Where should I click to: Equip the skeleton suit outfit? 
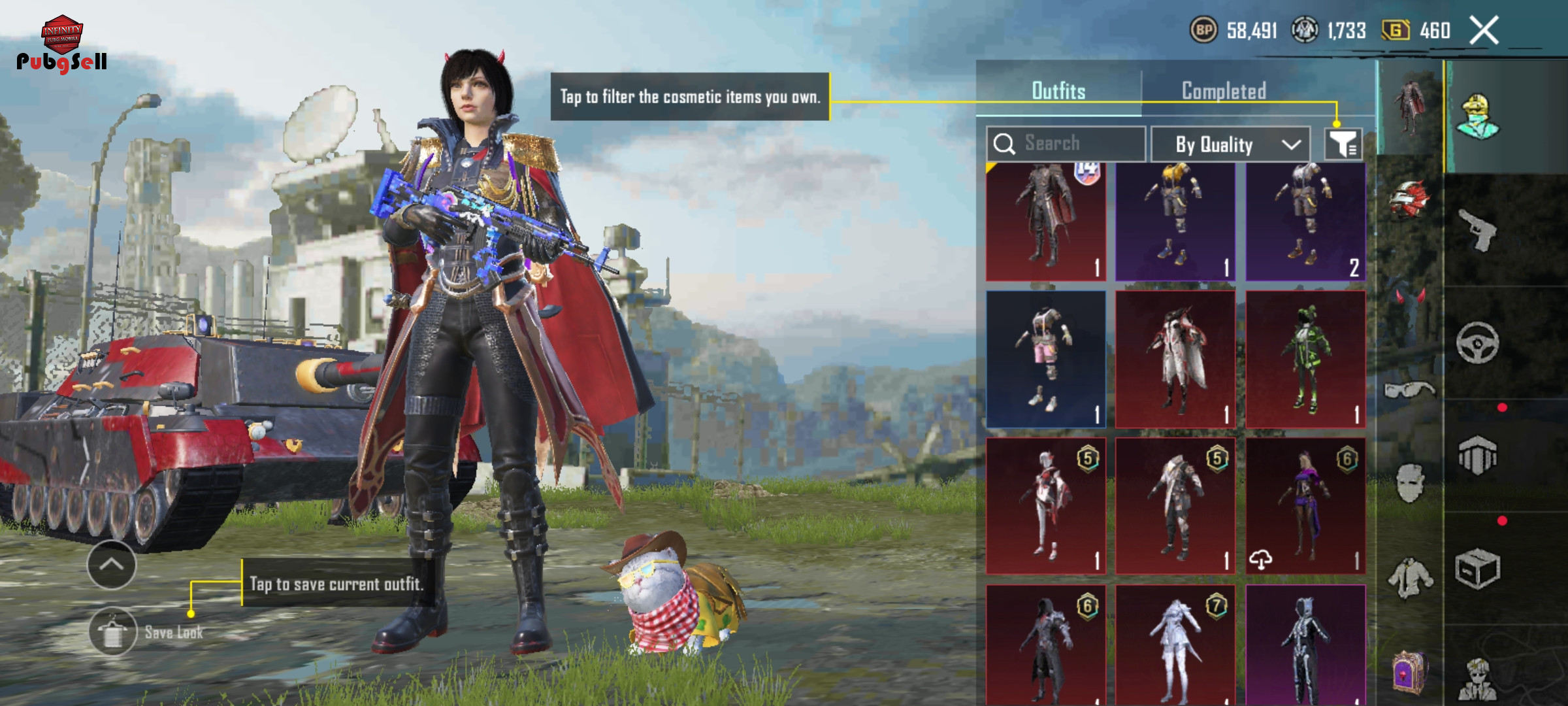(x=1305, y=644)
